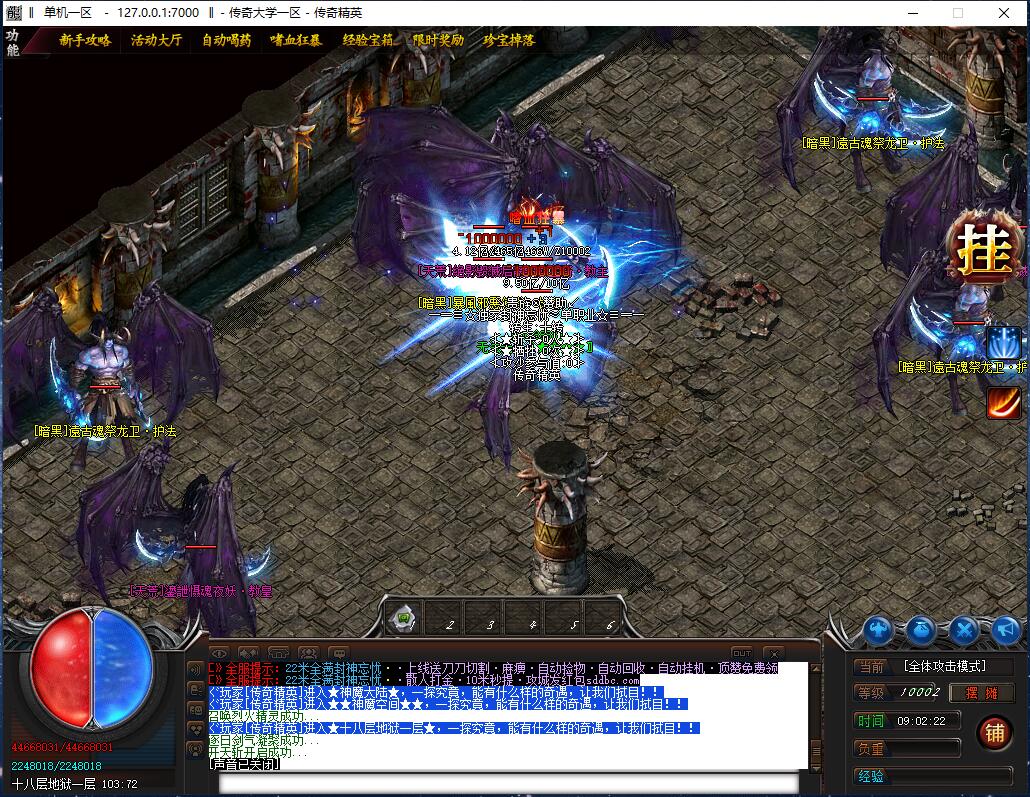Activate 嗜血狂暴 from the top bar
This screenshot has height=797, width=1030.
pos(296,41)
